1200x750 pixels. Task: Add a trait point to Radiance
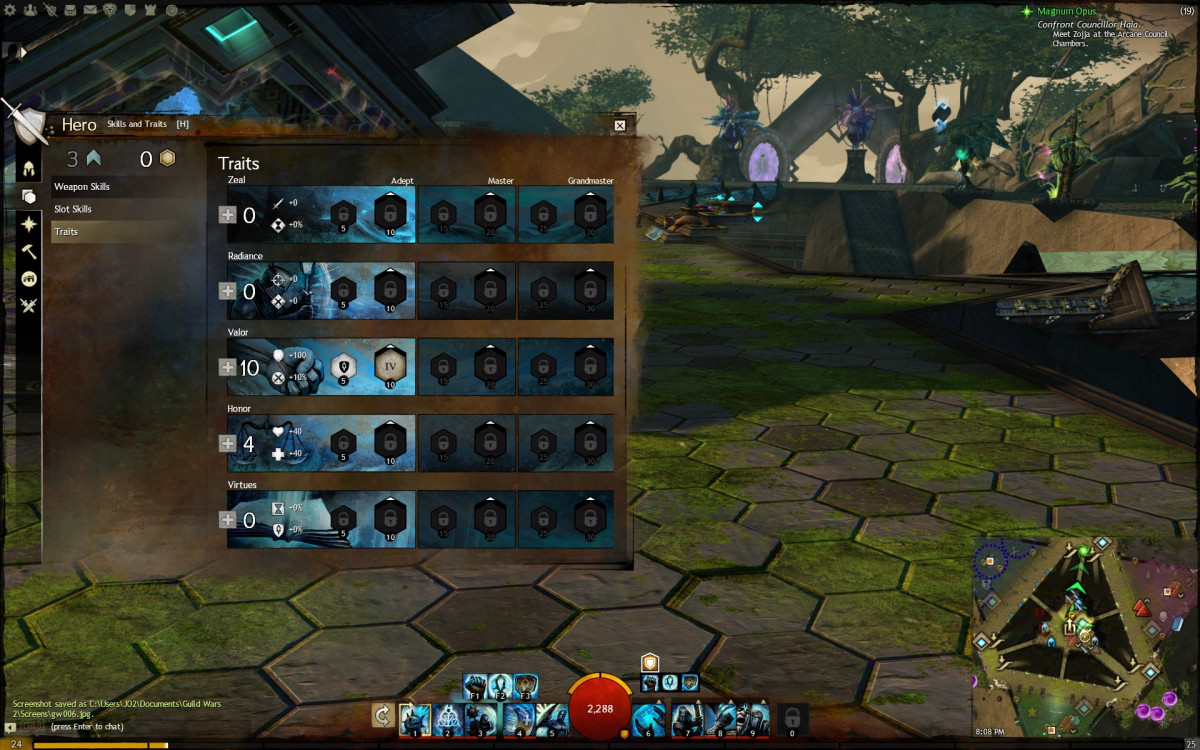[x=228, y=291]
